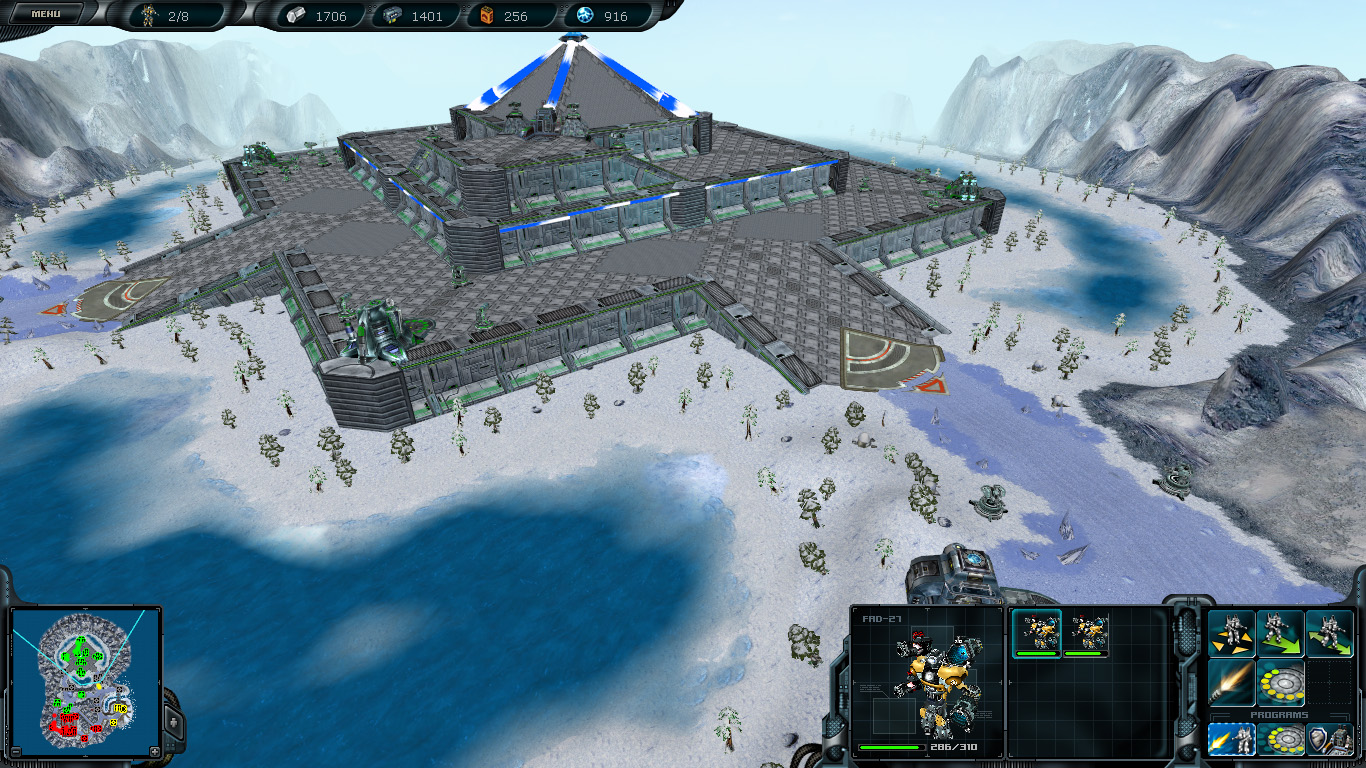The height and width of the screenshot is (768, 1366).
Task: Open the game MENU
Action: pyautogui.click(x=45, y=14)
